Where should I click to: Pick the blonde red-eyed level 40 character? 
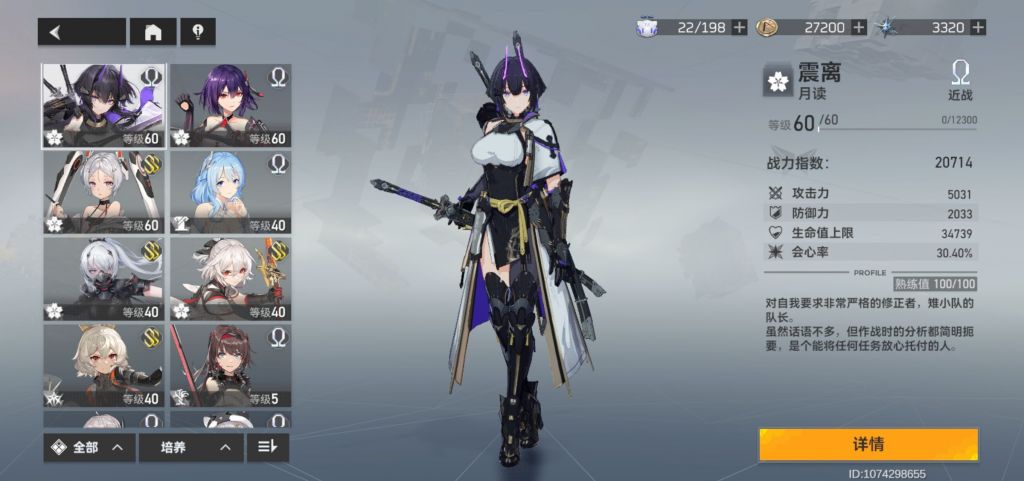point(103,365)
